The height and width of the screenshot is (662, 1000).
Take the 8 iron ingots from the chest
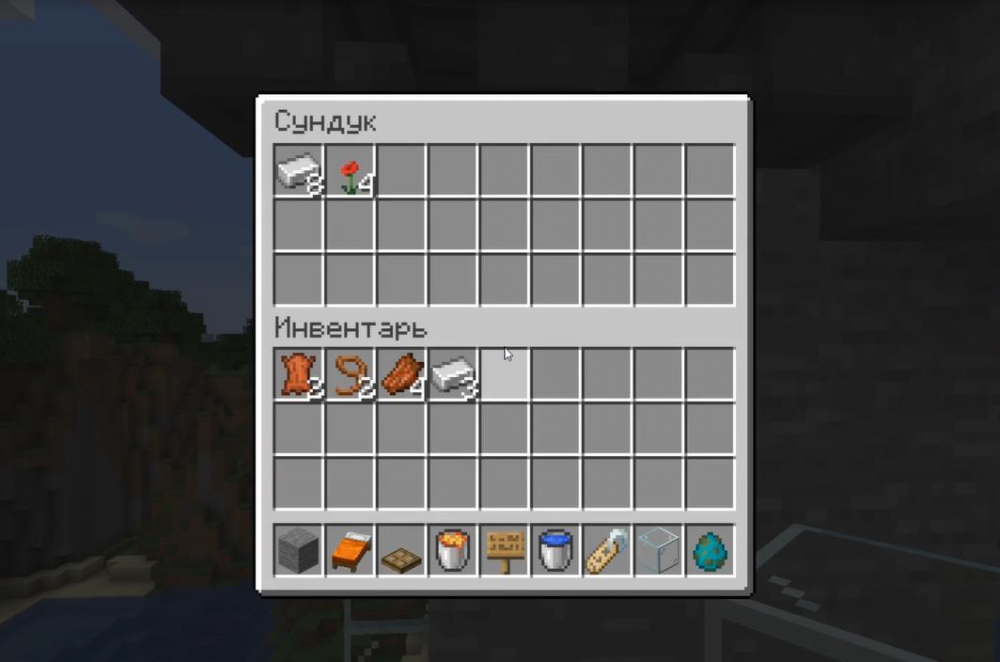click(x=299, y=171)
